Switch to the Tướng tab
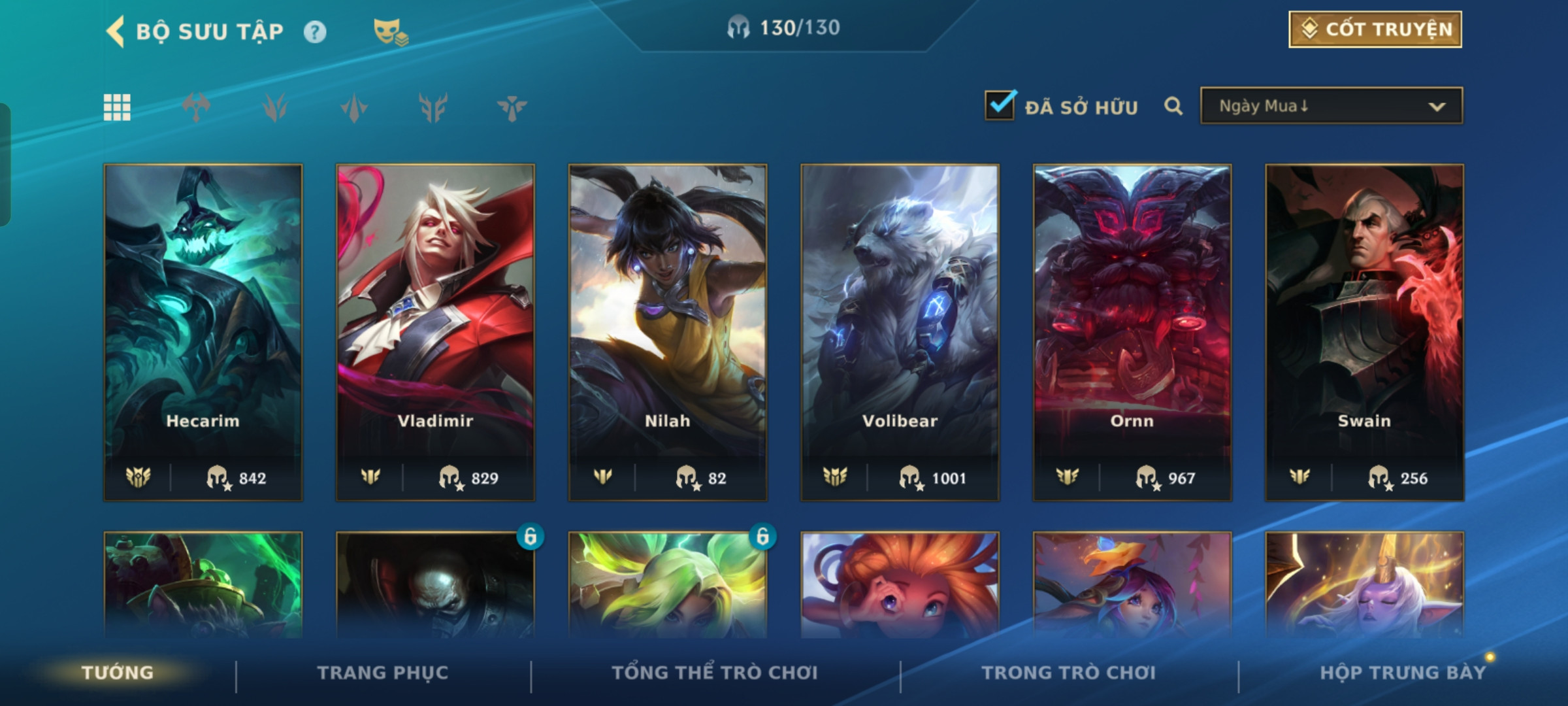Image resolution: width=1568 pixels, height=706 pixels. (118, 673)
